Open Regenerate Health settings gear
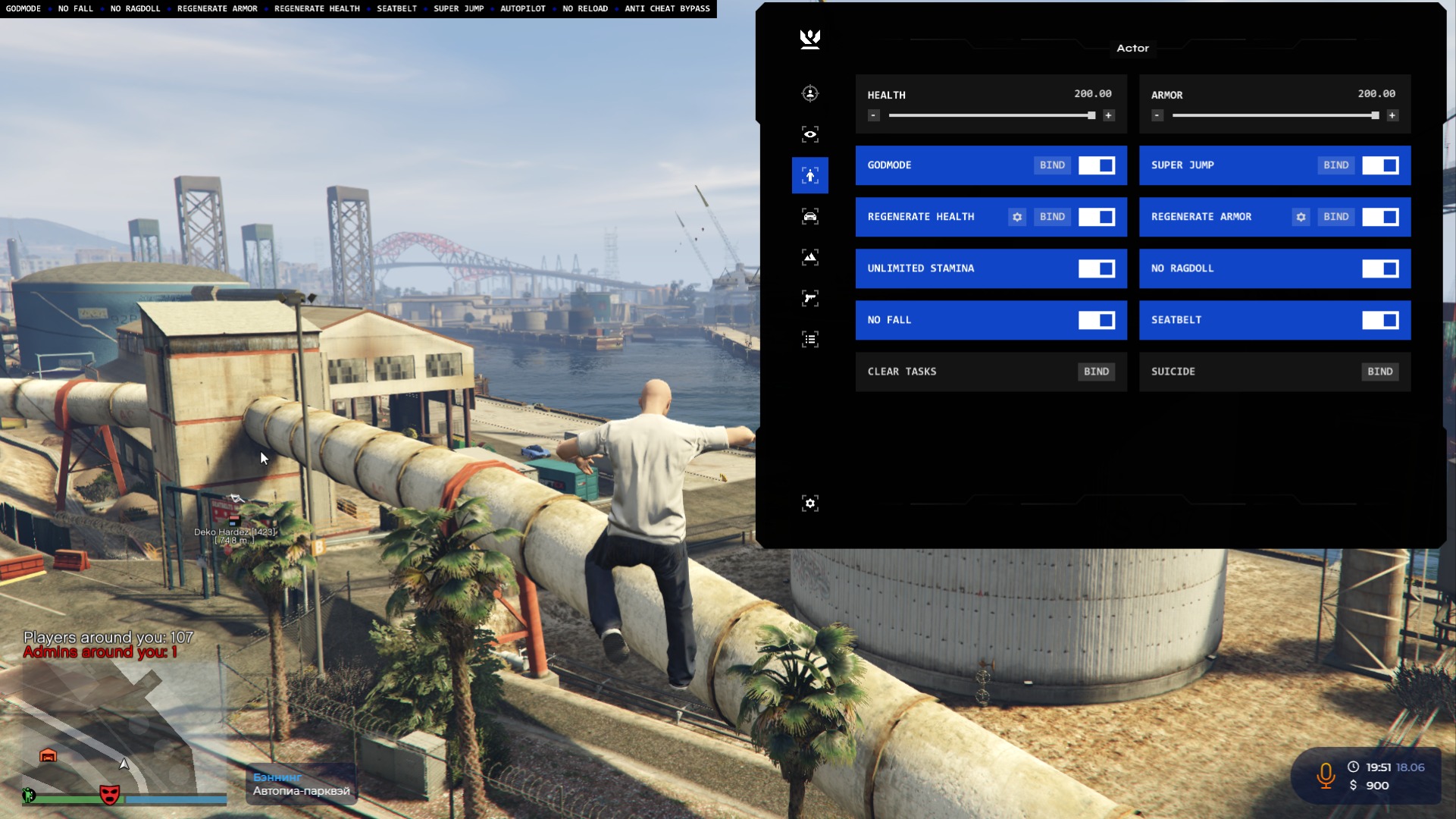 1016,217
